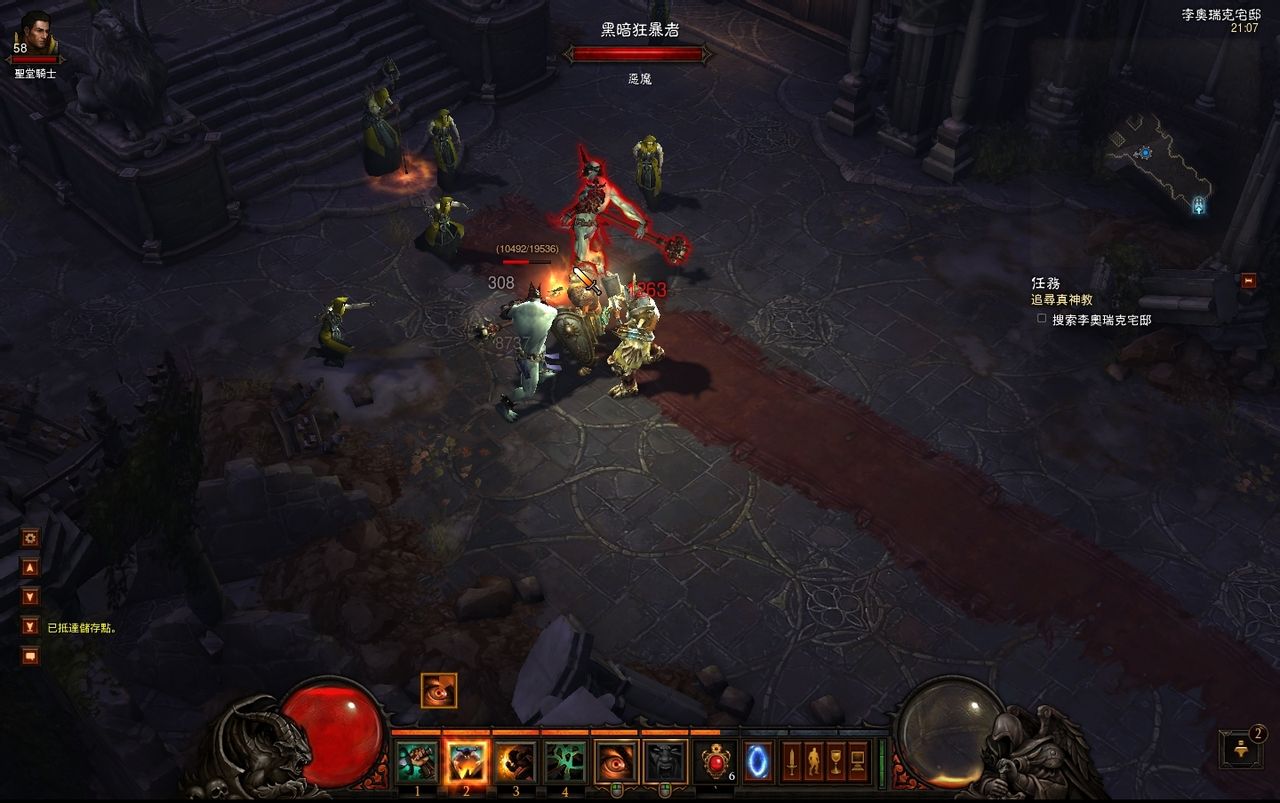The height and width of the screenshot is (803, 1280).
Task: Use the highlighted horned helm skill in slot 2
Action: point(466,762)
